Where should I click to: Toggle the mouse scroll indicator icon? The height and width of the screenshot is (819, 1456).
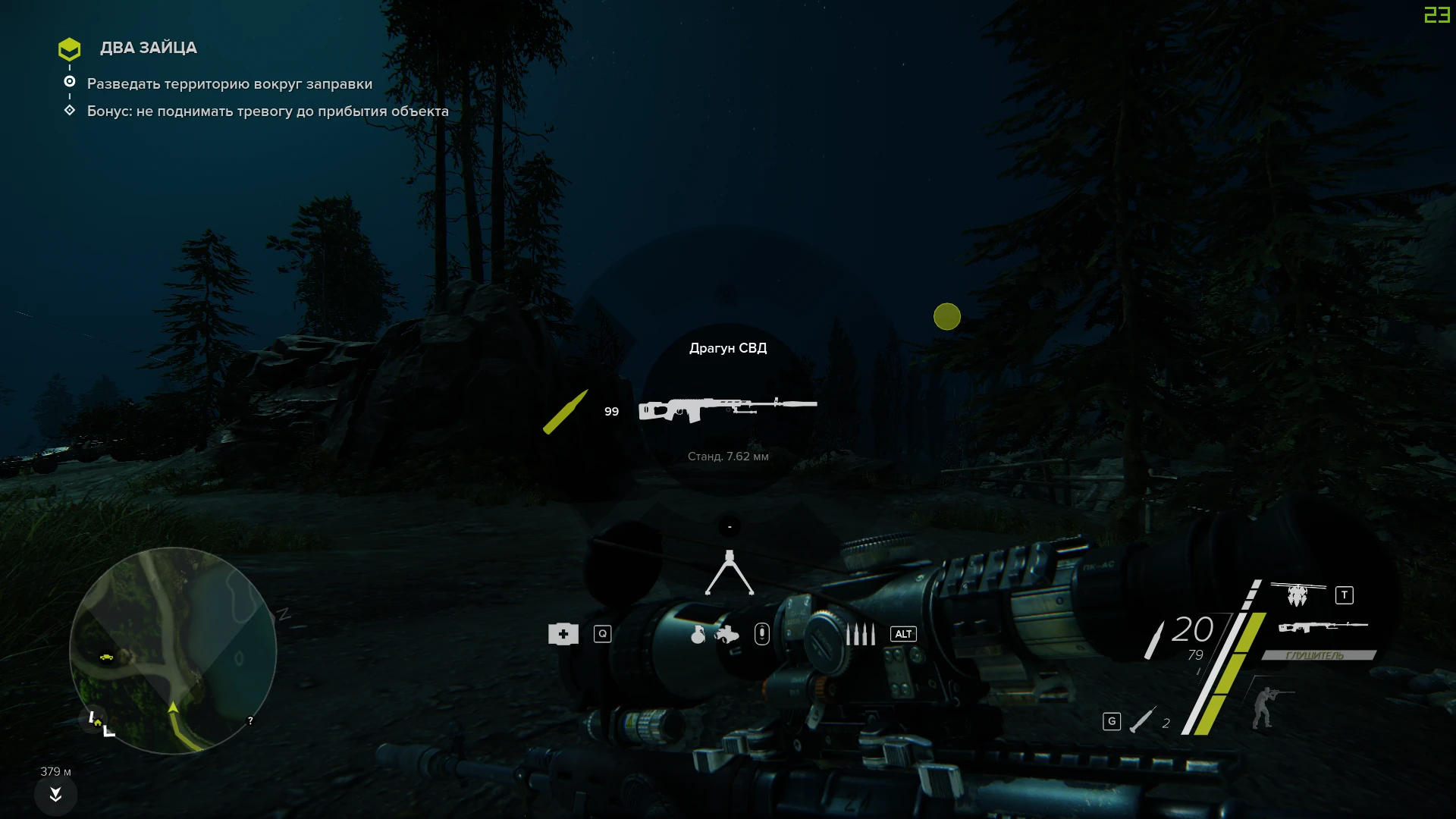tap(762, 634)
